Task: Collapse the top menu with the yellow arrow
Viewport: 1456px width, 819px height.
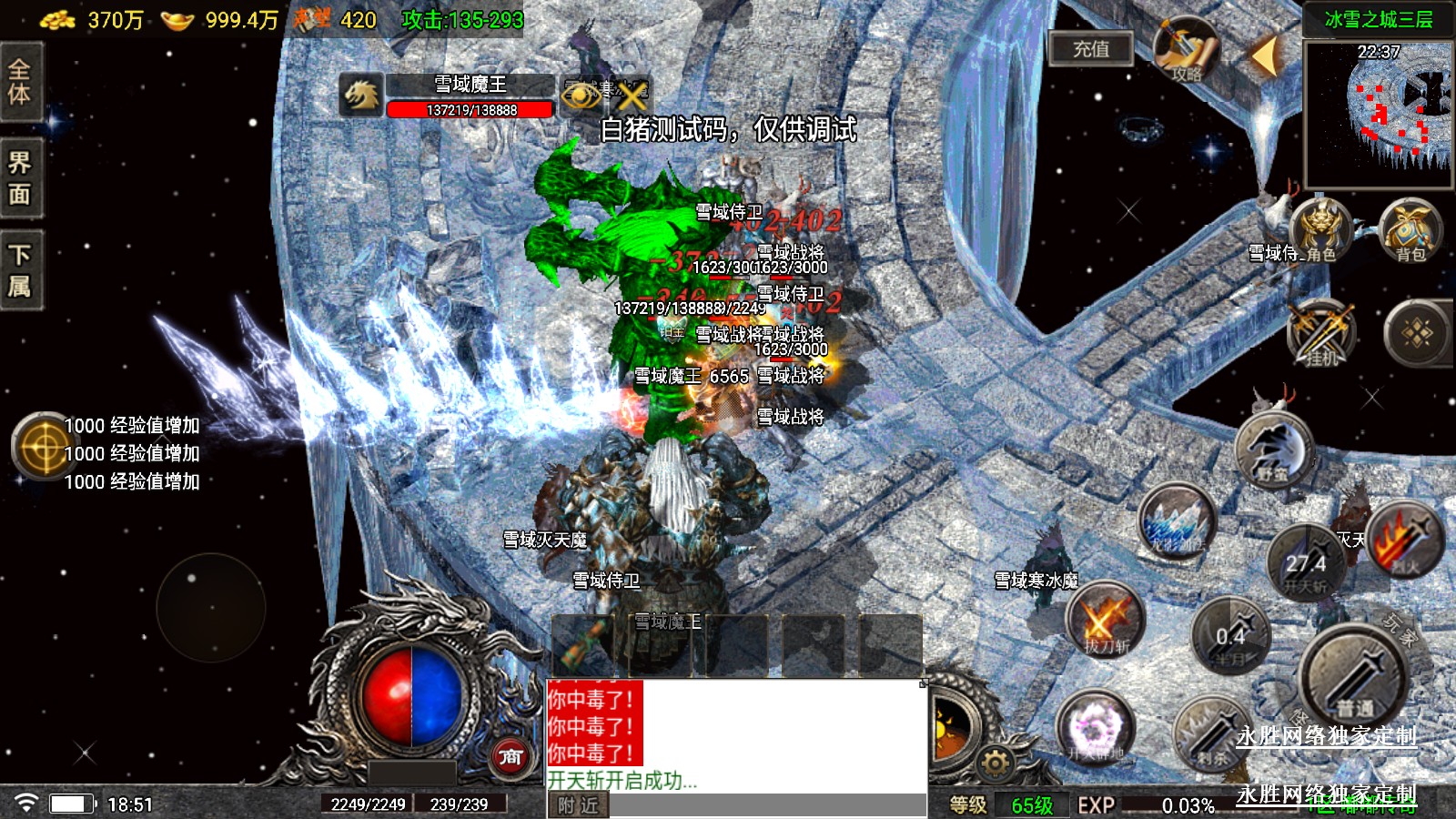Action: pyautogui.click(x=1264, y=56)
